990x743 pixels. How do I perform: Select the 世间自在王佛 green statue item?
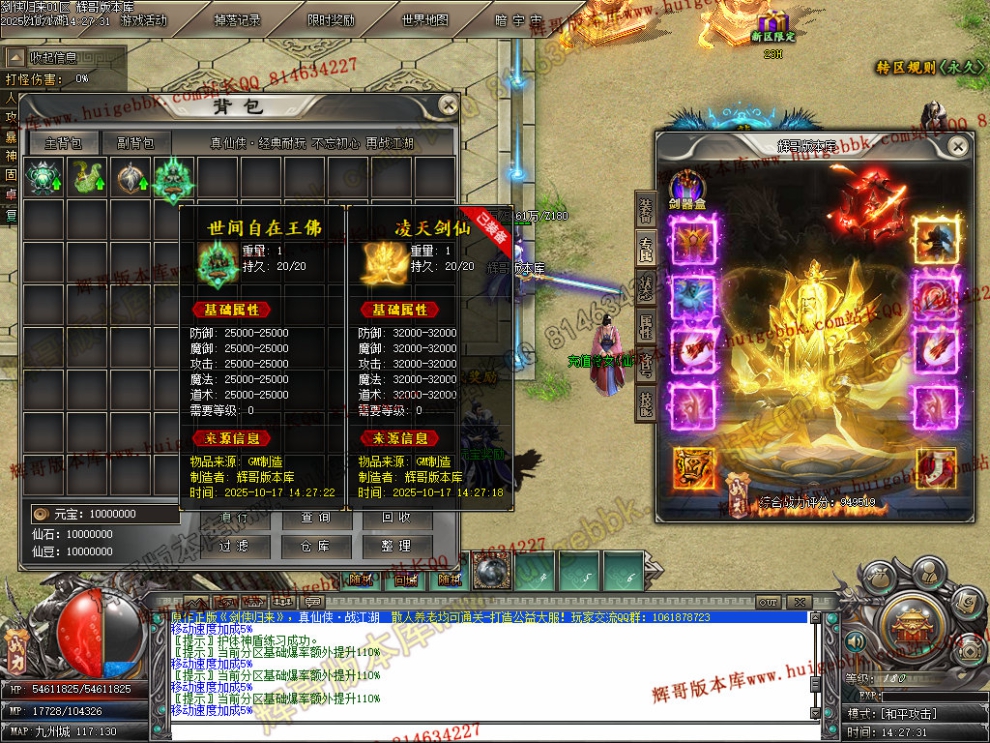[x=174, y=177]
